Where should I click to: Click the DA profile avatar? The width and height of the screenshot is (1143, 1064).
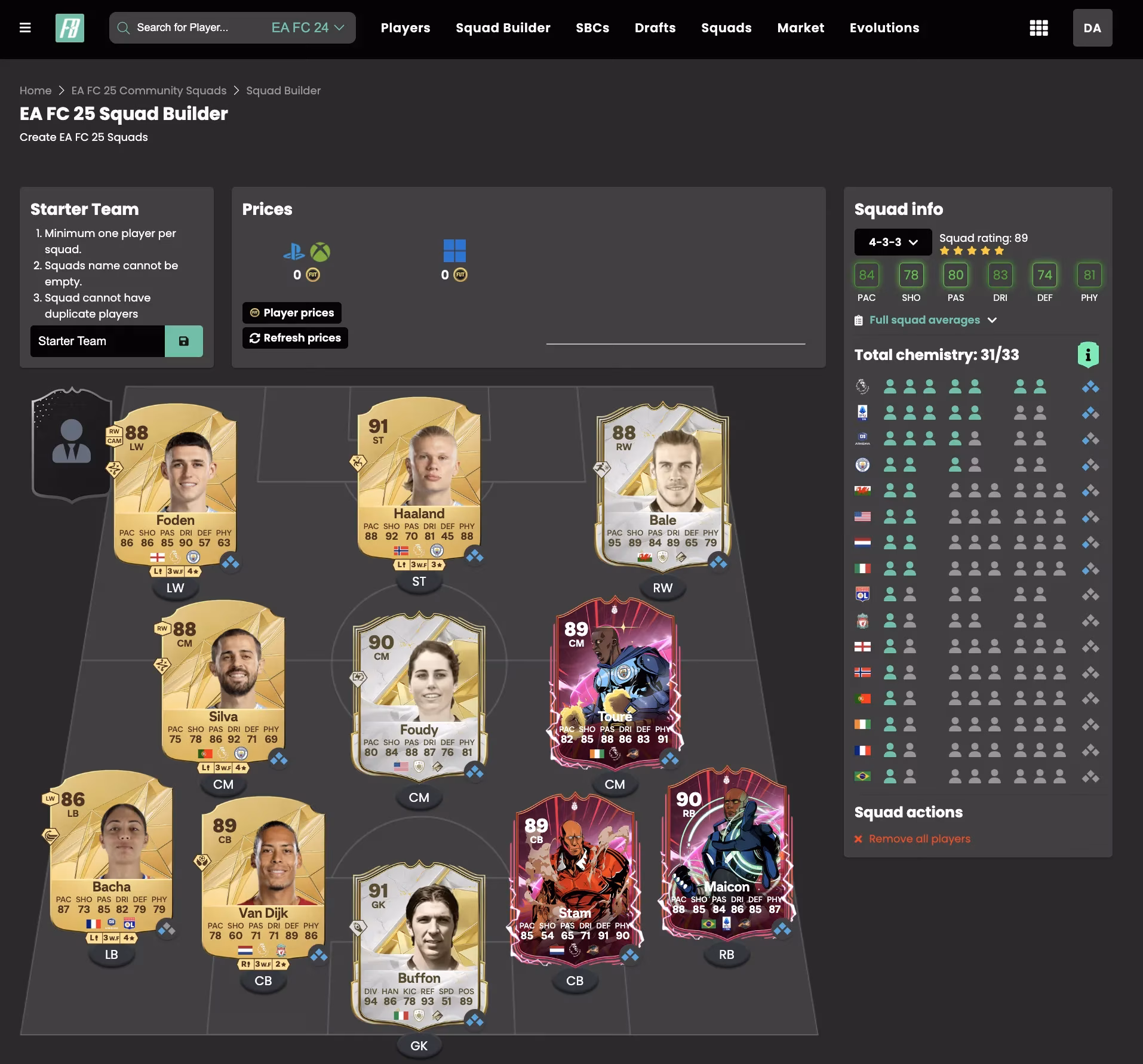click(x=1093, y=27)
